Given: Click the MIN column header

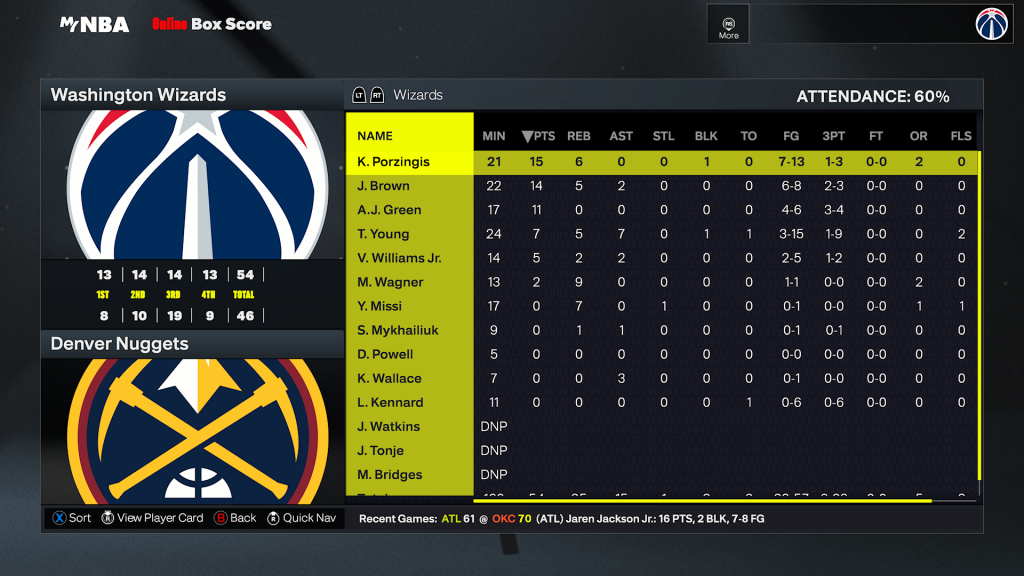Looking at the screenshot, I should [x=494, y=136].
